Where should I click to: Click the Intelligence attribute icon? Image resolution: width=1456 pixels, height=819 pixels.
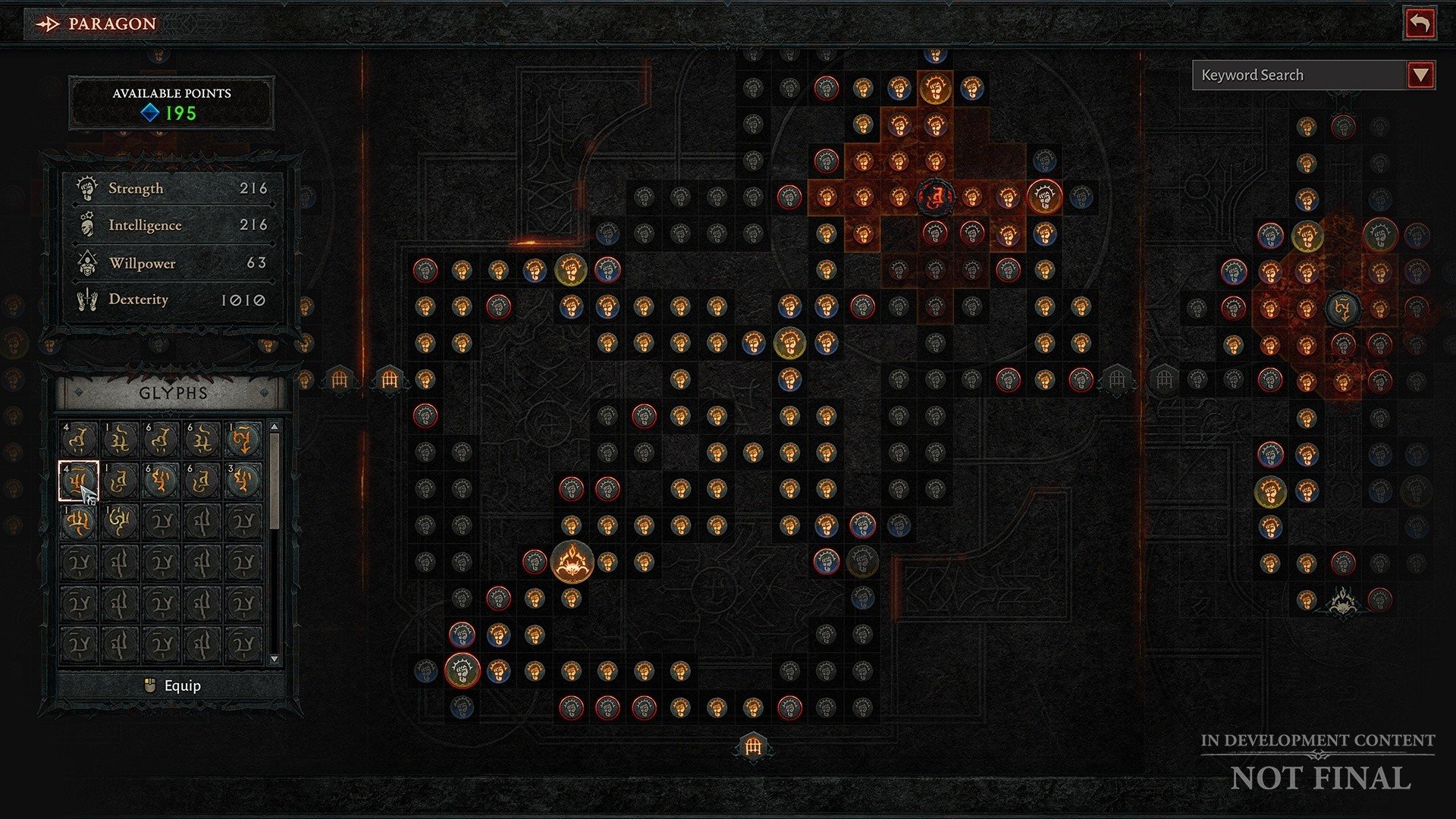pos(86,224)
